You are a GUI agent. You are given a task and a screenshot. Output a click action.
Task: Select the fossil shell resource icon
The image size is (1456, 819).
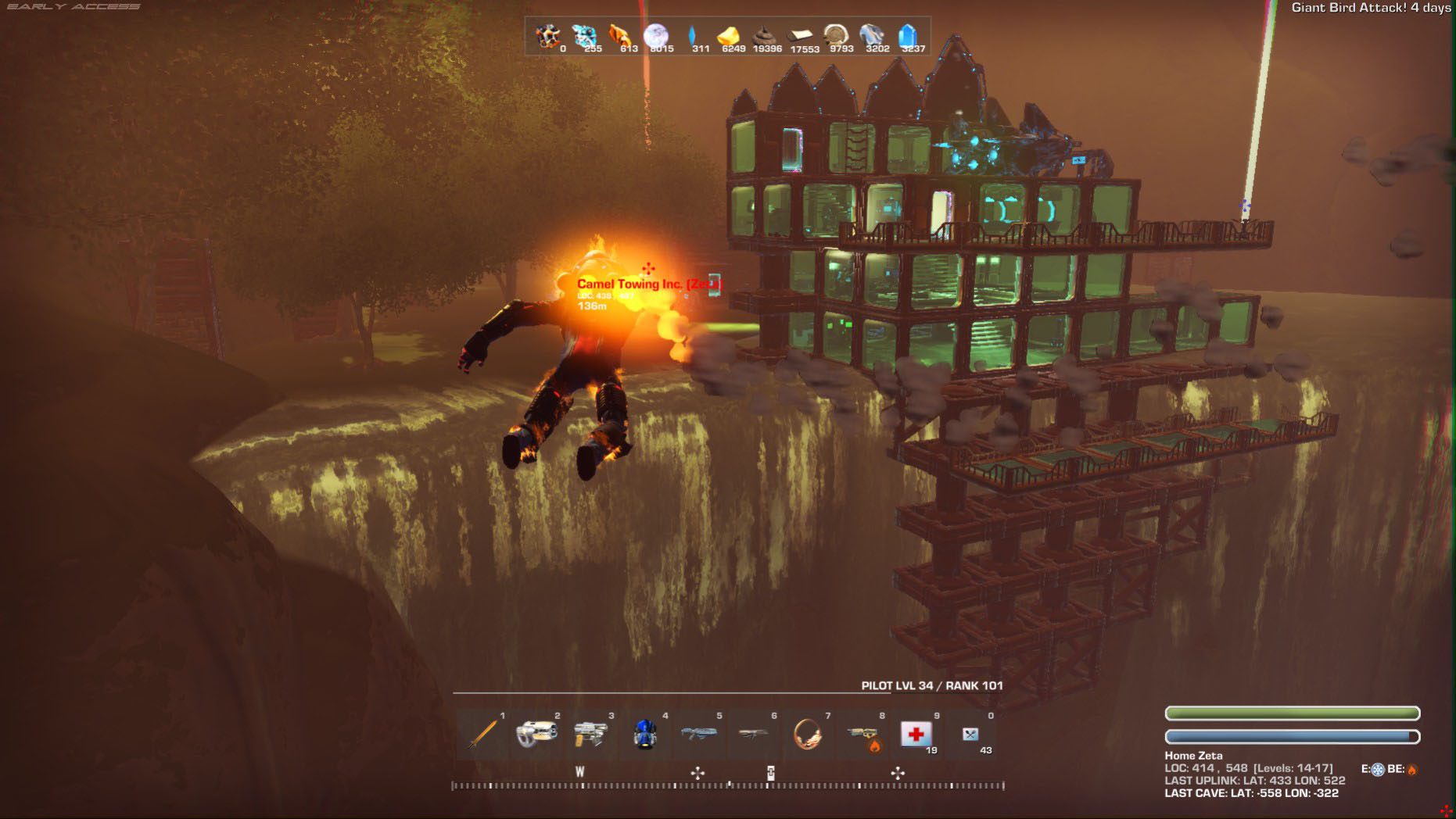click(835, 35)
